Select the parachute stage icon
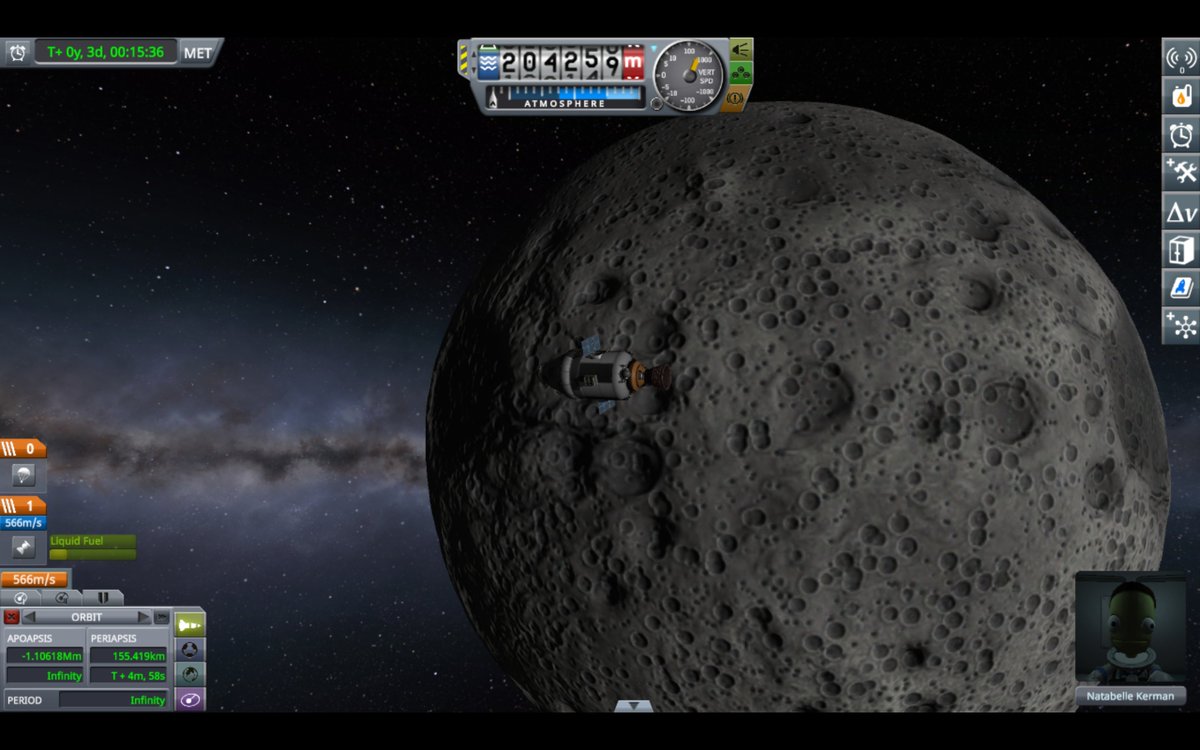This screenshot has width=1200, height=750. tap(23, 475)
